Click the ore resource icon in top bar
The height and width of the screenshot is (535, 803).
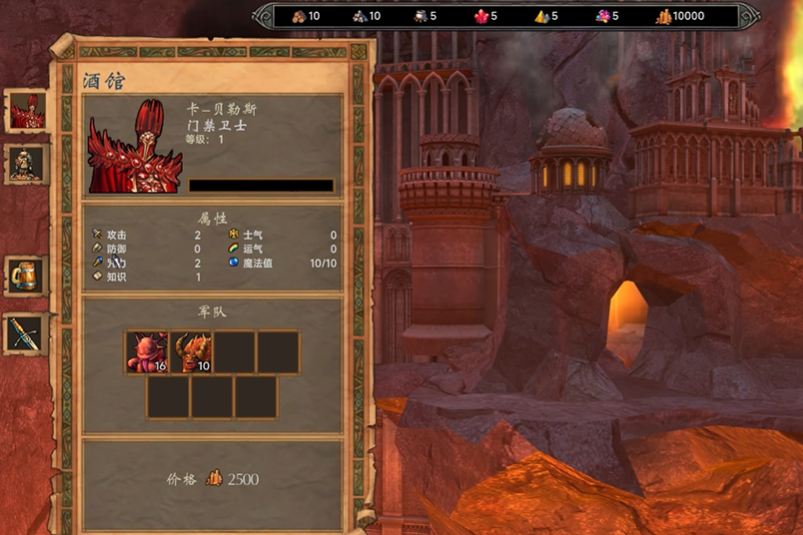359,16
